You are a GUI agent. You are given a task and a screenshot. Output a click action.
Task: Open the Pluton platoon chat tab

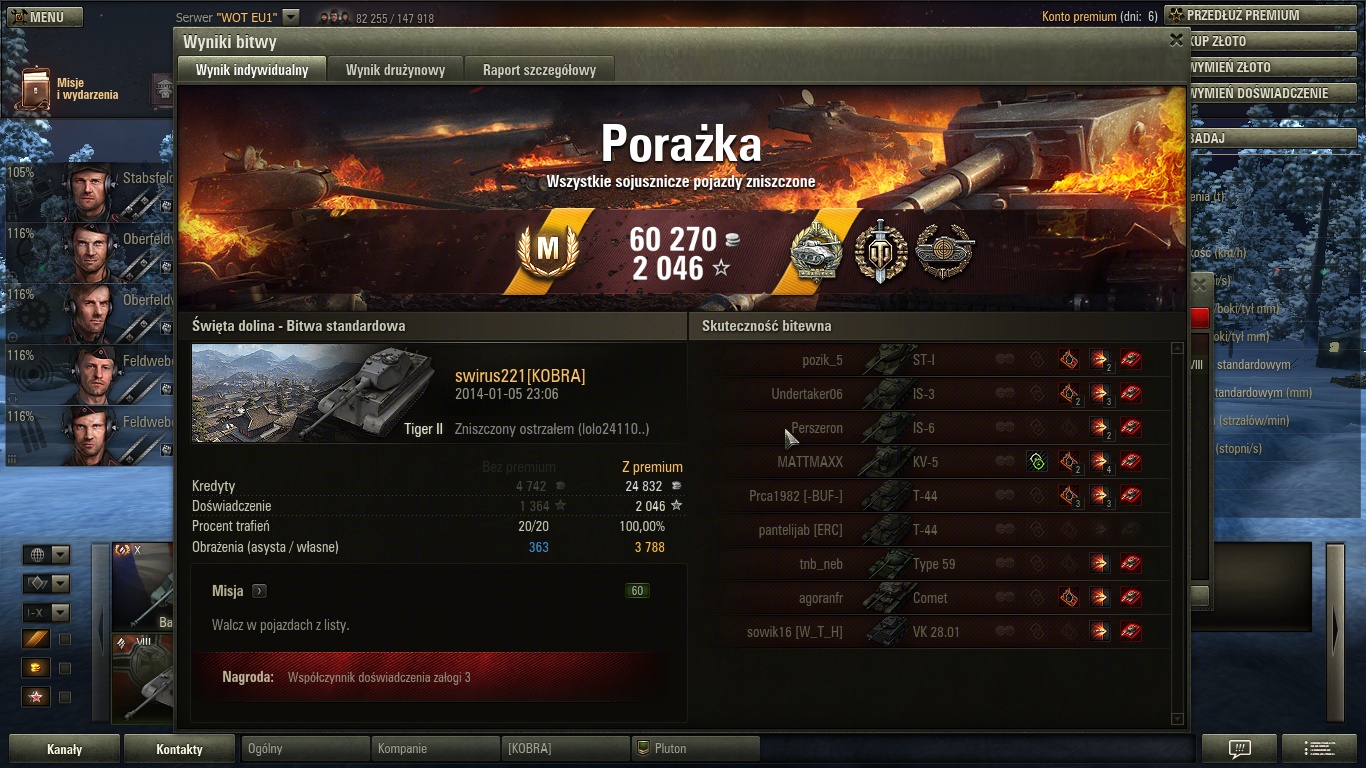click(x=695, y=748)
